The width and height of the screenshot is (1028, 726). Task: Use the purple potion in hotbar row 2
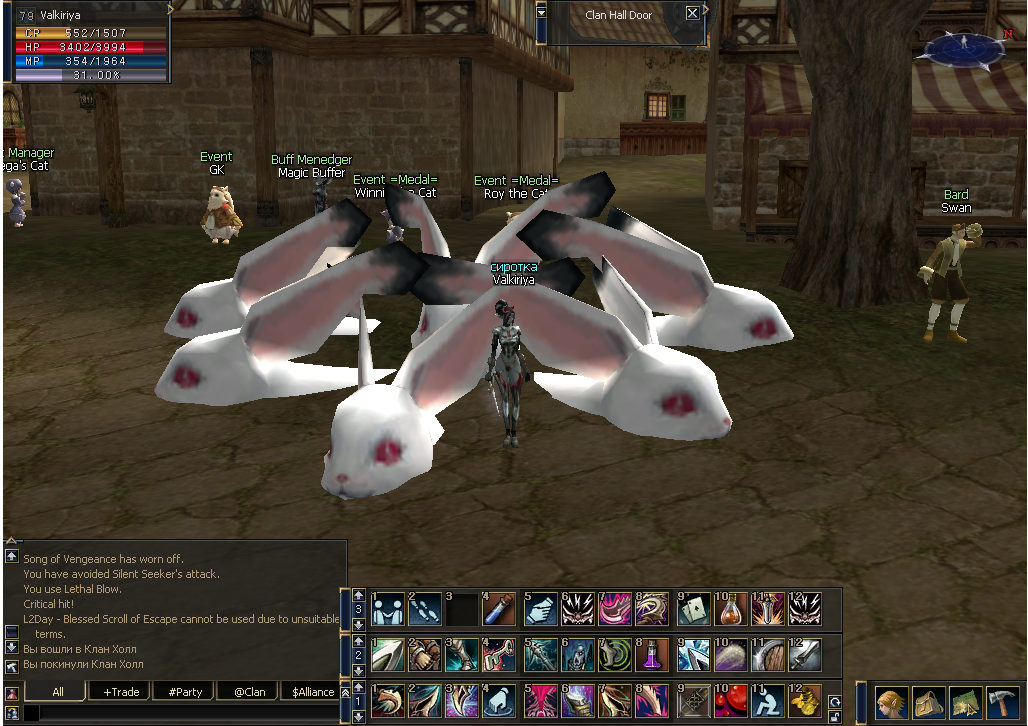pyautogui.click(x=652, y=655)
